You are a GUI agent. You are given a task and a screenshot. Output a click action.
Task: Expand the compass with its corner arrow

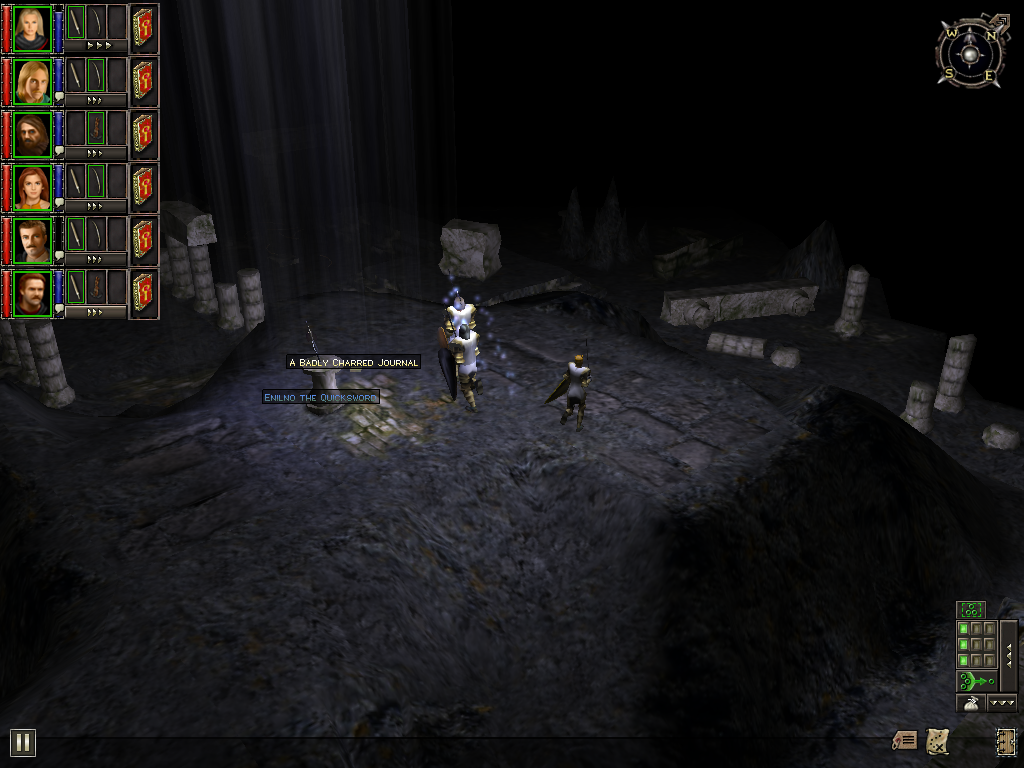coord(997,19)
